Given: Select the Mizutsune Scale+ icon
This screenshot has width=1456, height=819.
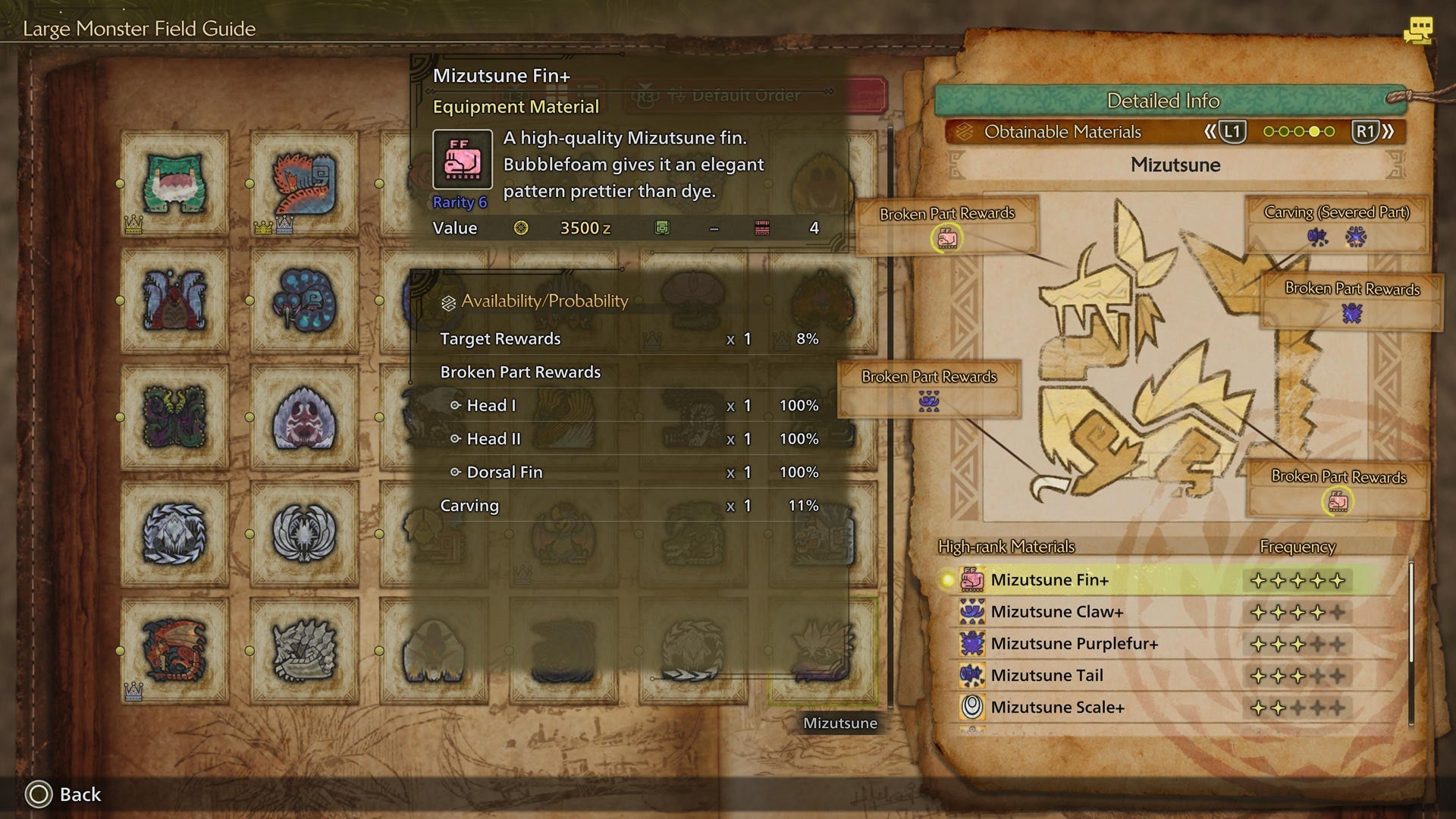Looking at the screenshot, I should [x=973, y=707].
